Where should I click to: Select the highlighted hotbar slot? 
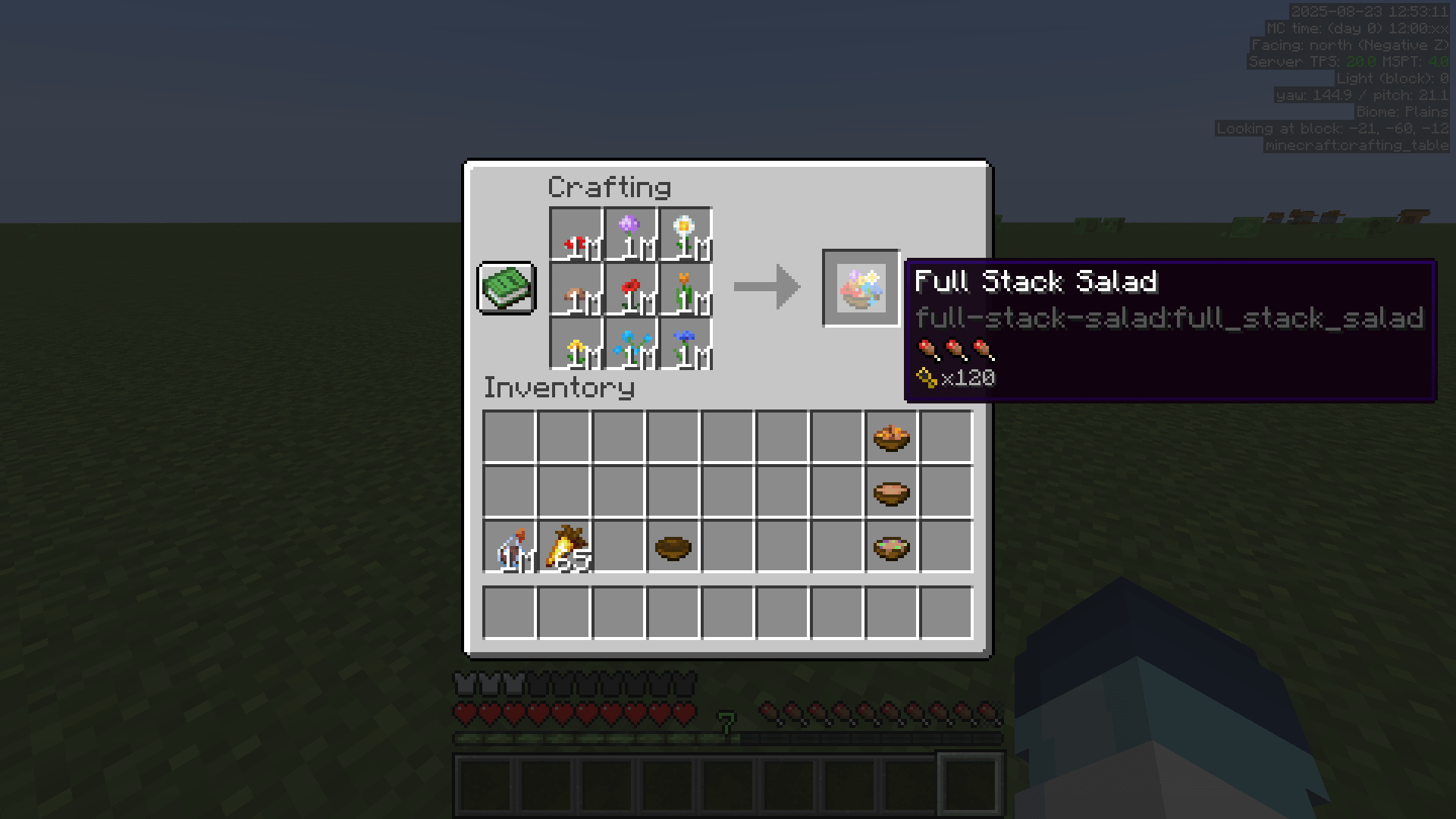[969, 785]
